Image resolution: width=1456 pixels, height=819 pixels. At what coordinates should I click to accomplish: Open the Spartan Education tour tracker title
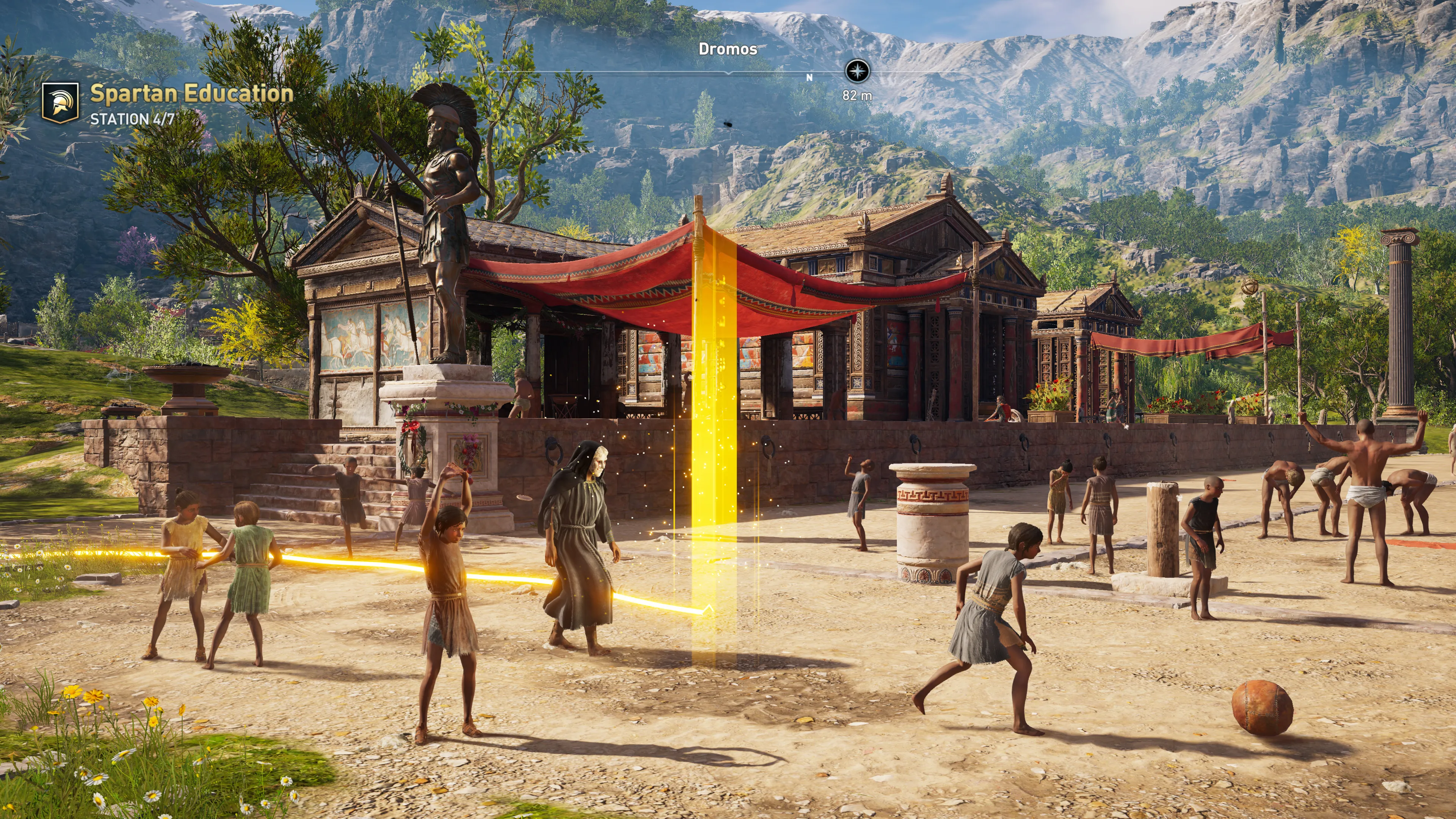click(x=191, y=93)
